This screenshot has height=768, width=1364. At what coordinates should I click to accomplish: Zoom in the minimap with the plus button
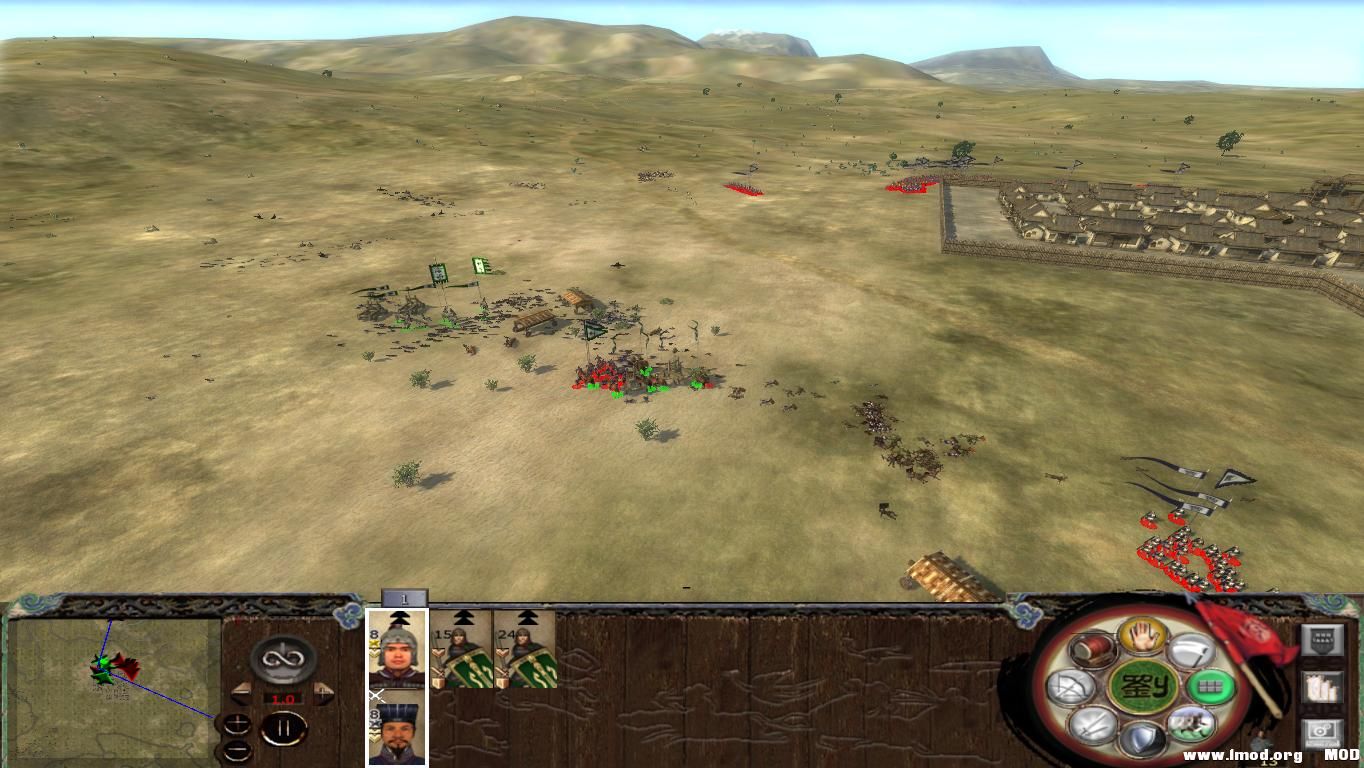point(237,722)
